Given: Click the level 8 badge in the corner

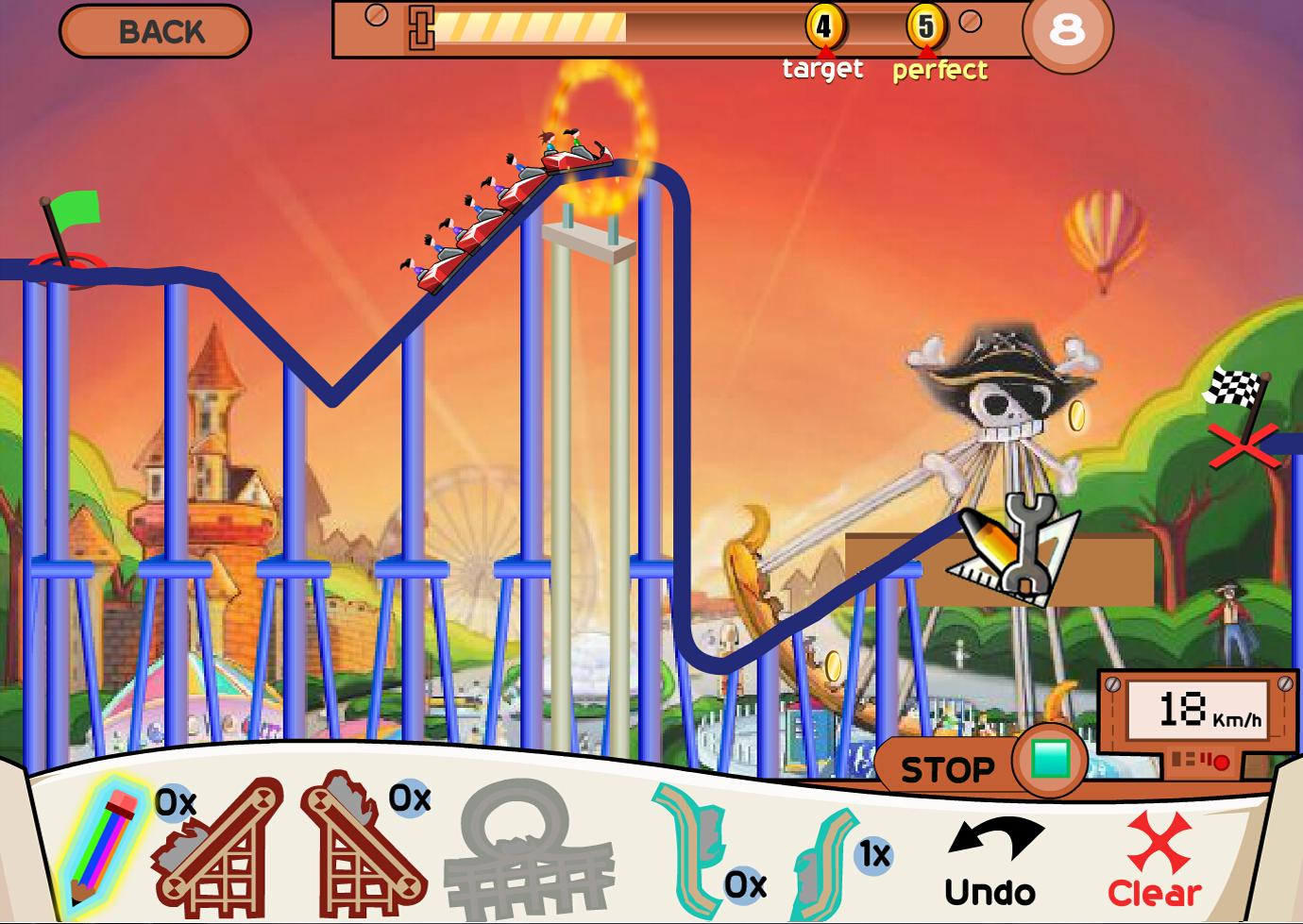Looking at the screenshot, I should point(1066,31).
